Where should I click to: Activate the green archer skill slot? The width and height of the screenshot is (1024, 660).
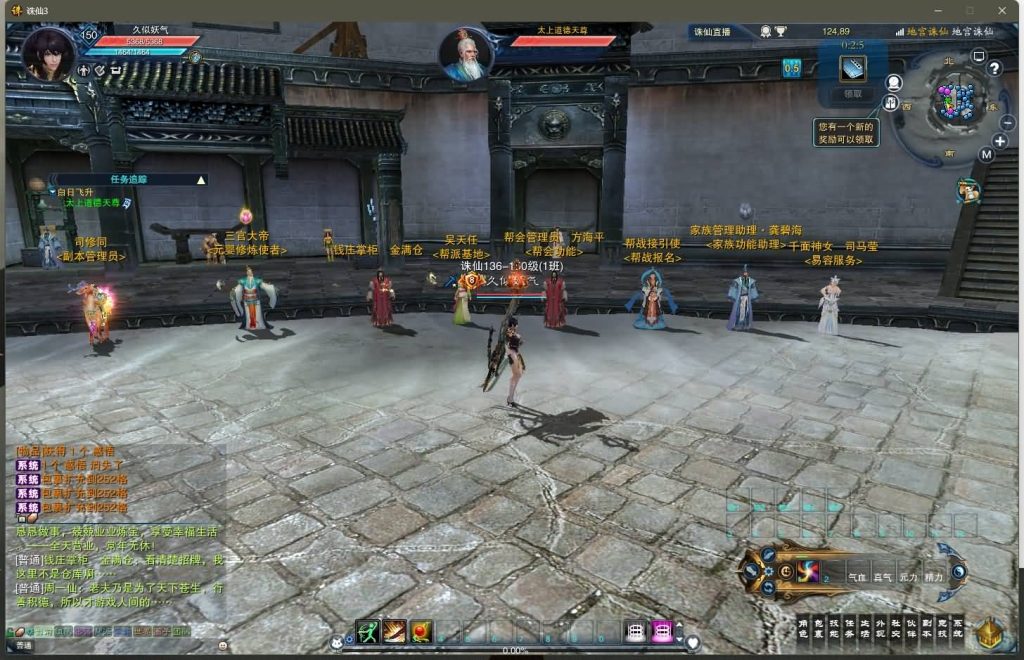367,631
